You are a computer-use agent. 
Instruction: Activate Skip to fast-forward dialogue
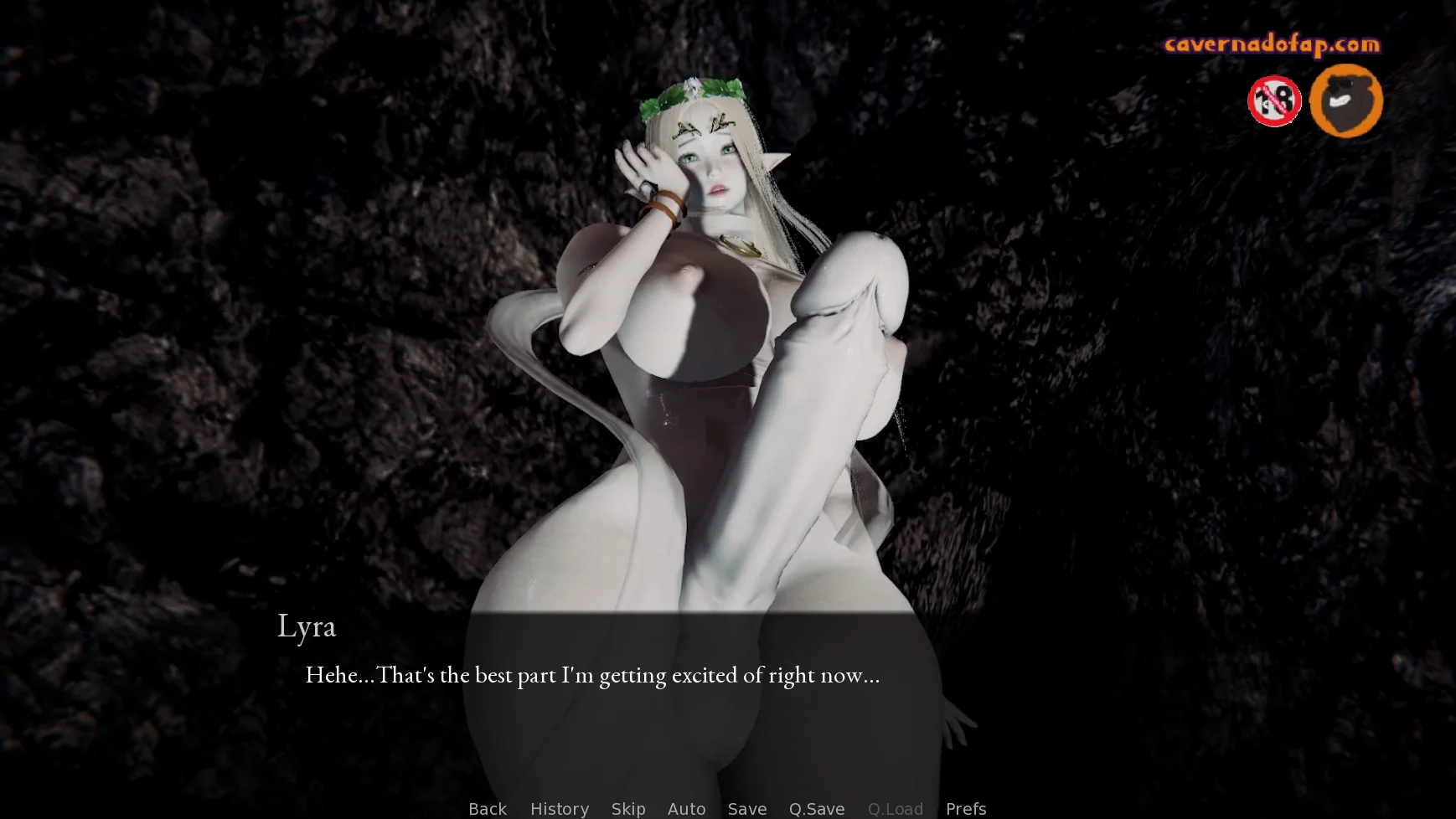tap(627, 808)
